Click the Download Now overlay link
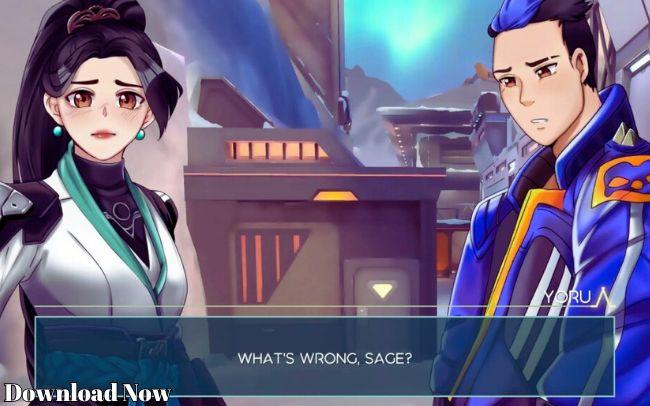The width and height of the screenshot is (650, 406). (x=86, y=392)
